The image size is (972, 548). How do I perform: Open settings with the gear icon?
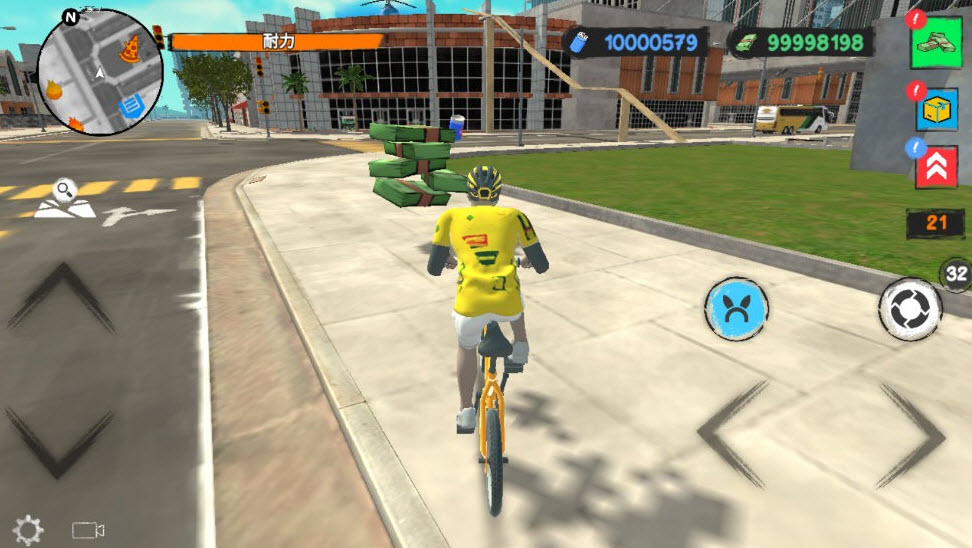pos(27,530)
